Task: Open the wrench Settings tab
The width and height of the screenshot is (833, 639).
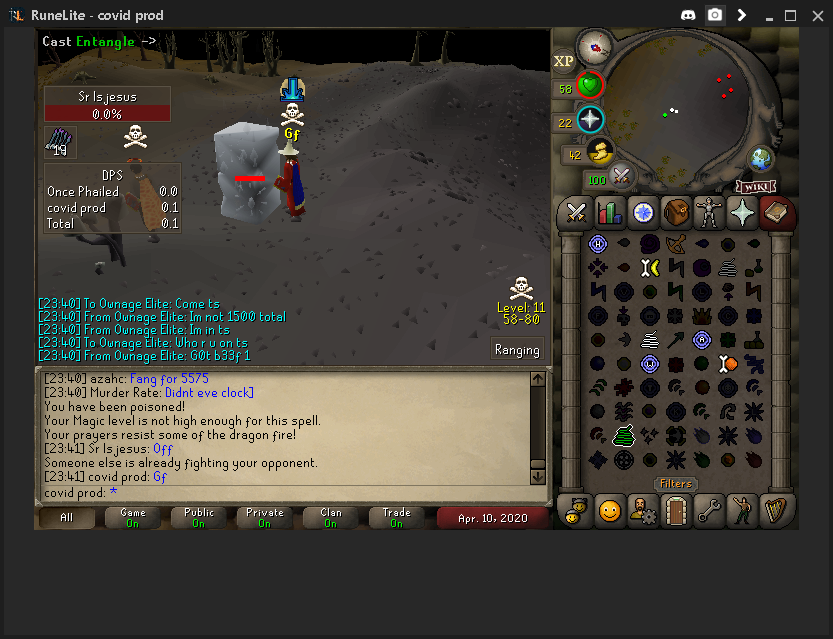Action: (708, 511)
